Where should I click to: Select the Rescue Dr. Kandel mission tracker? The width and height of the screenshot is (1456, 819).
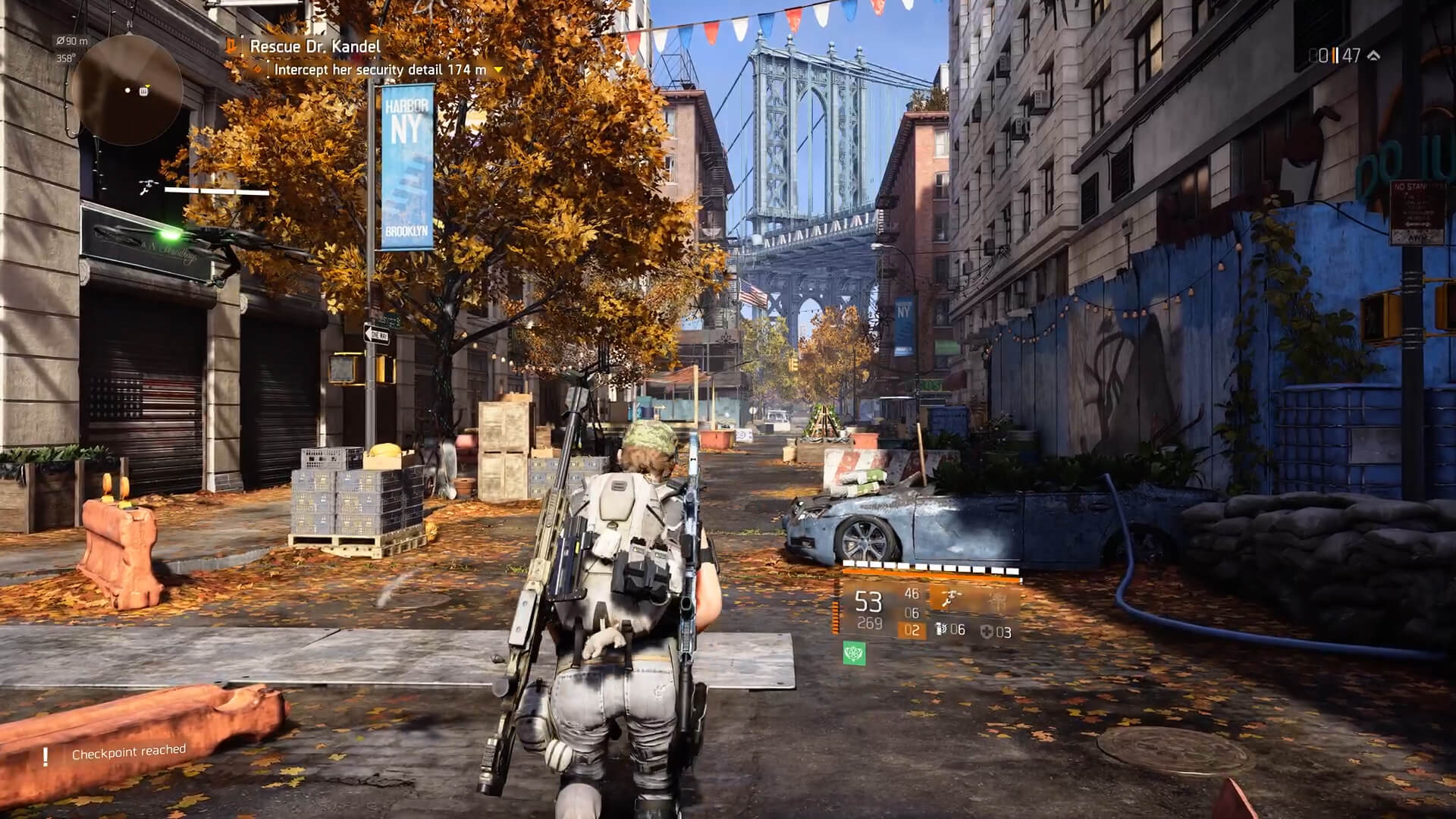(x=315, y=46)
